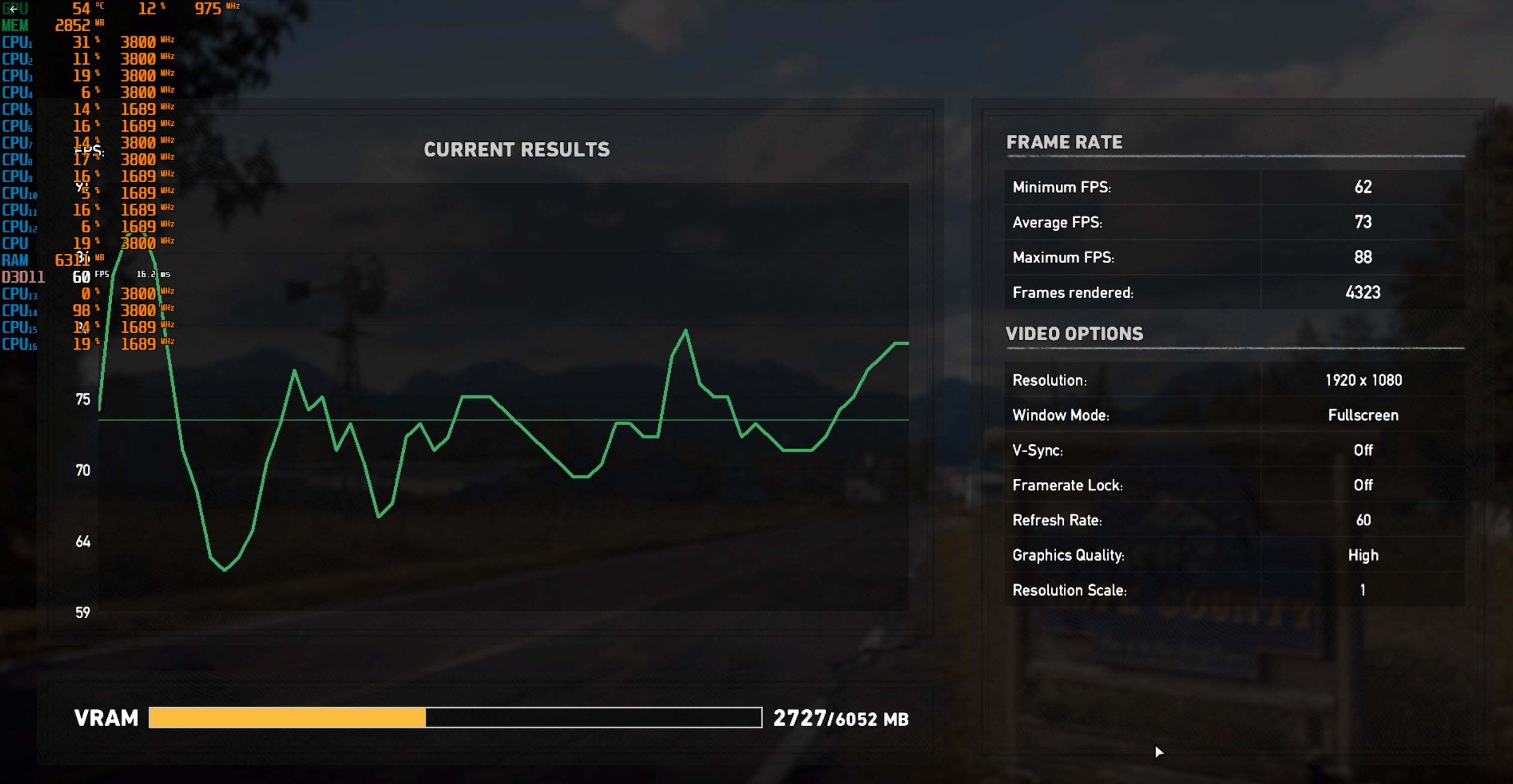Viewport: 1513px width, 784px height.
Task: Click the VRAM usage bar
Action: [419, 717]
